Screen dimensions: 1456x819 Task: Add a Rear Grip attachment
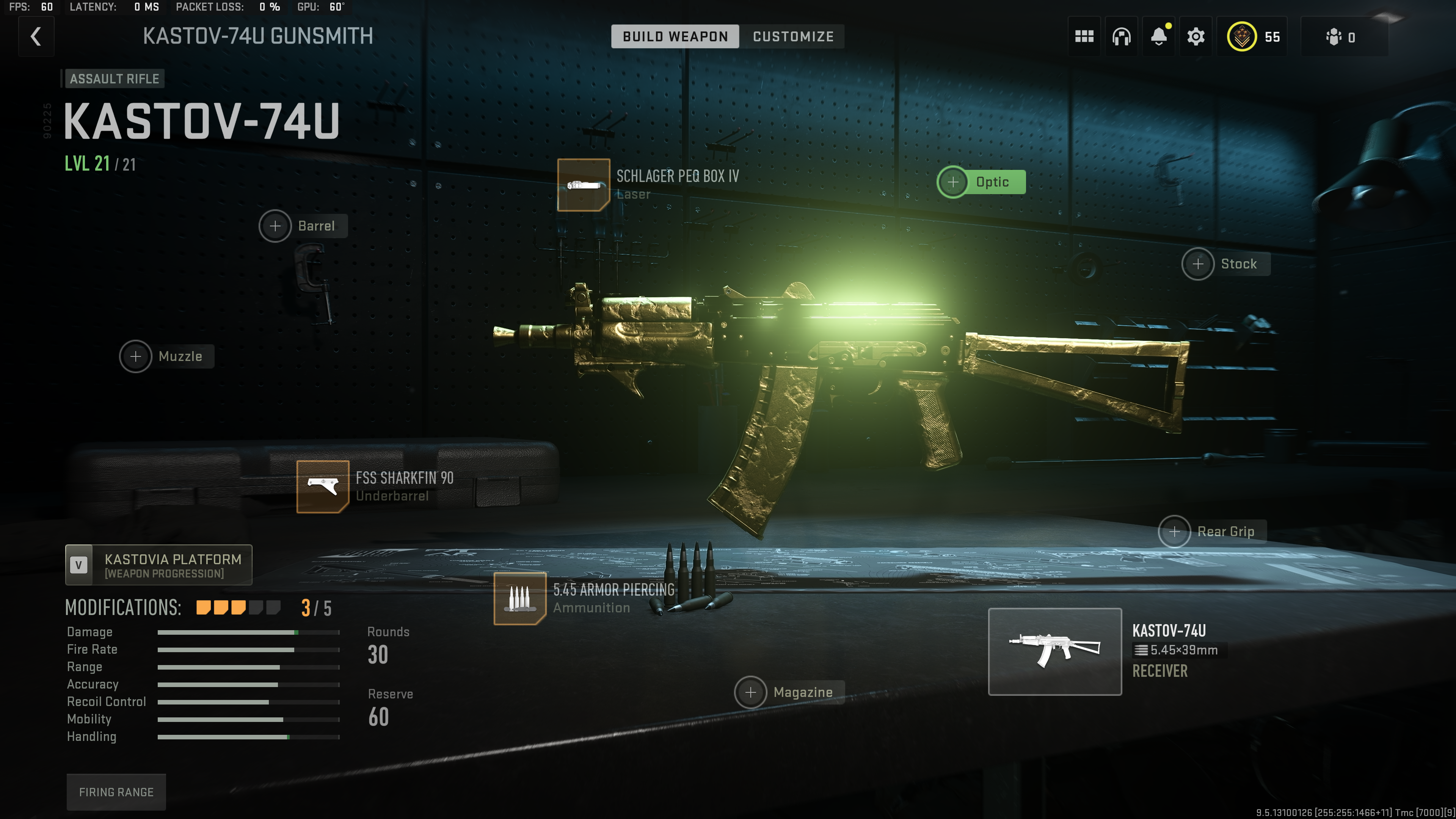point(1174,532)
